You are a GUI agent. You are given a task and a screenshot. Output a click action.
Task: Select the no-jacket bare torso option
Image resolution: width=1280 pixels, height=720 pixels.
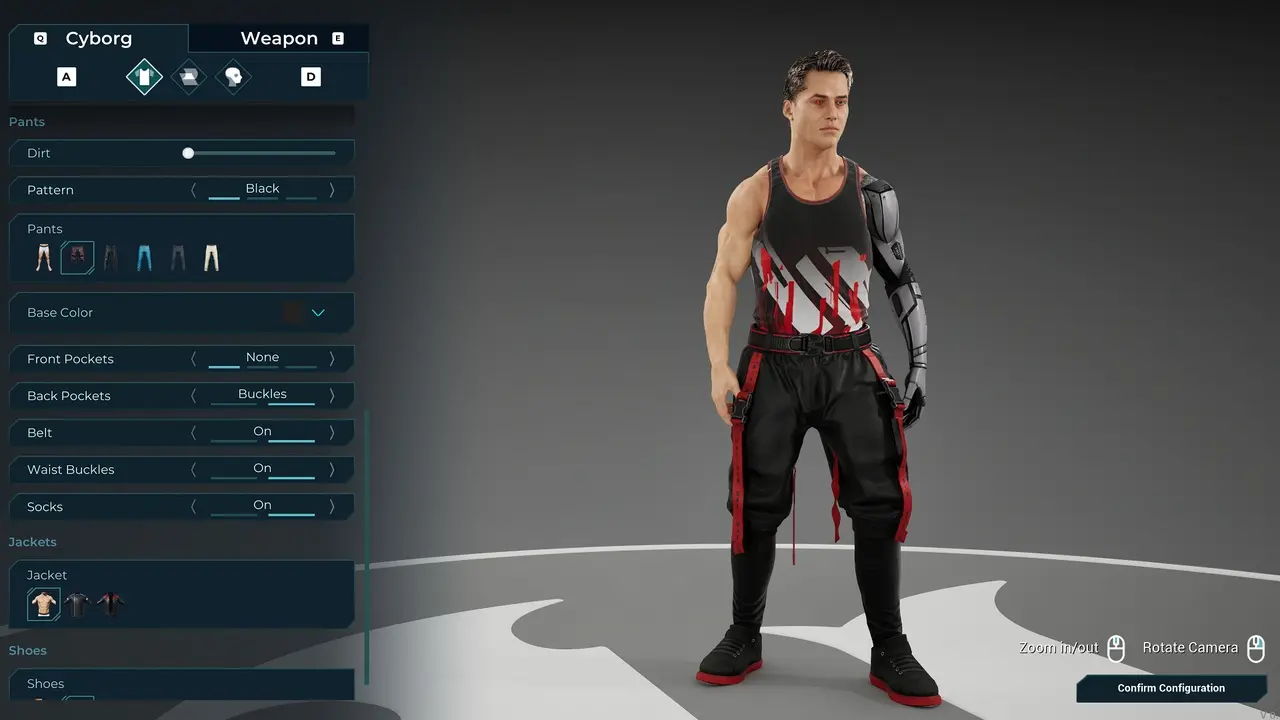coord(44,604)
